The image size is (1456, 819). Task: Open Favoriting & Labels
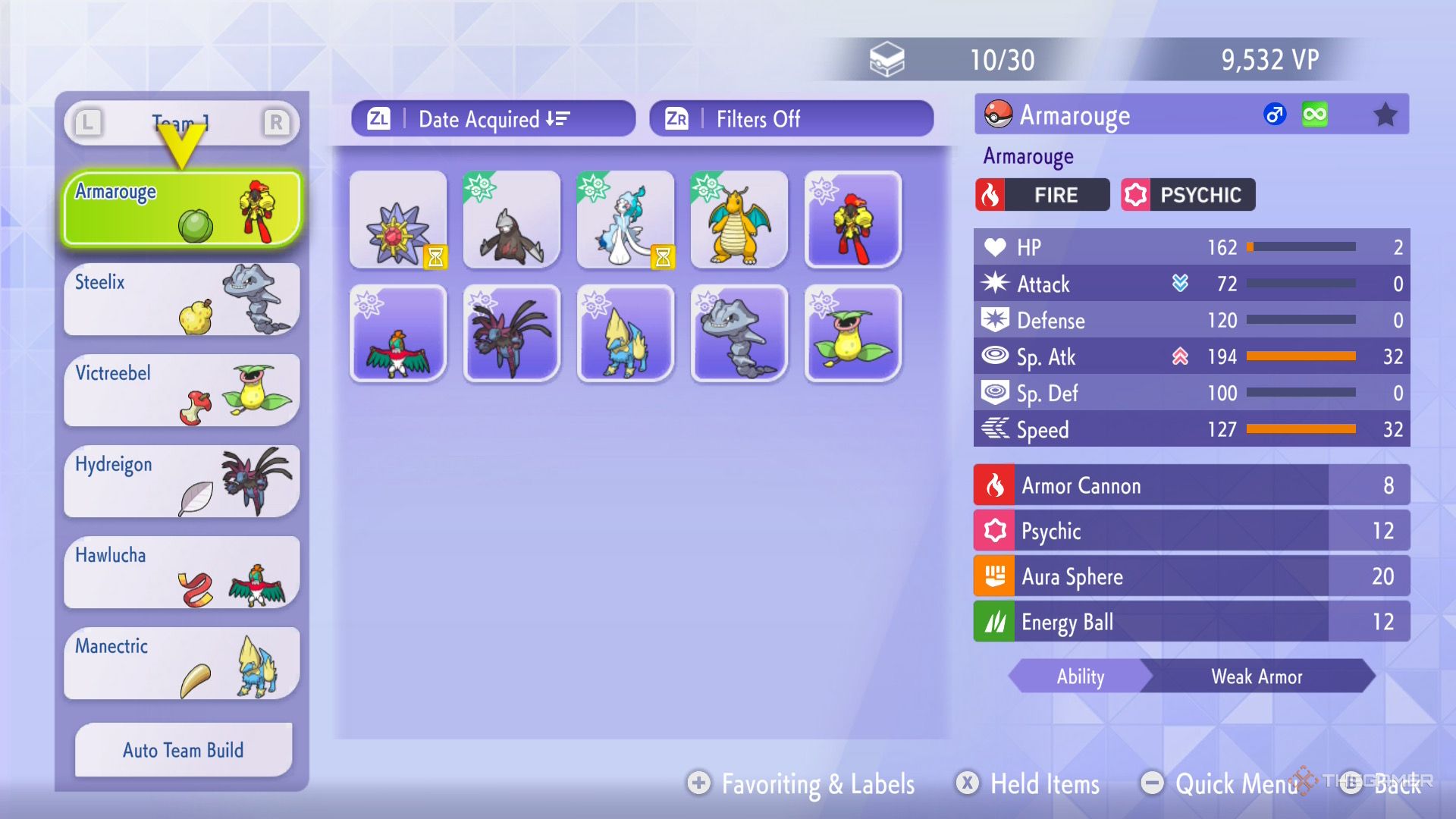[x=802, y=783]
